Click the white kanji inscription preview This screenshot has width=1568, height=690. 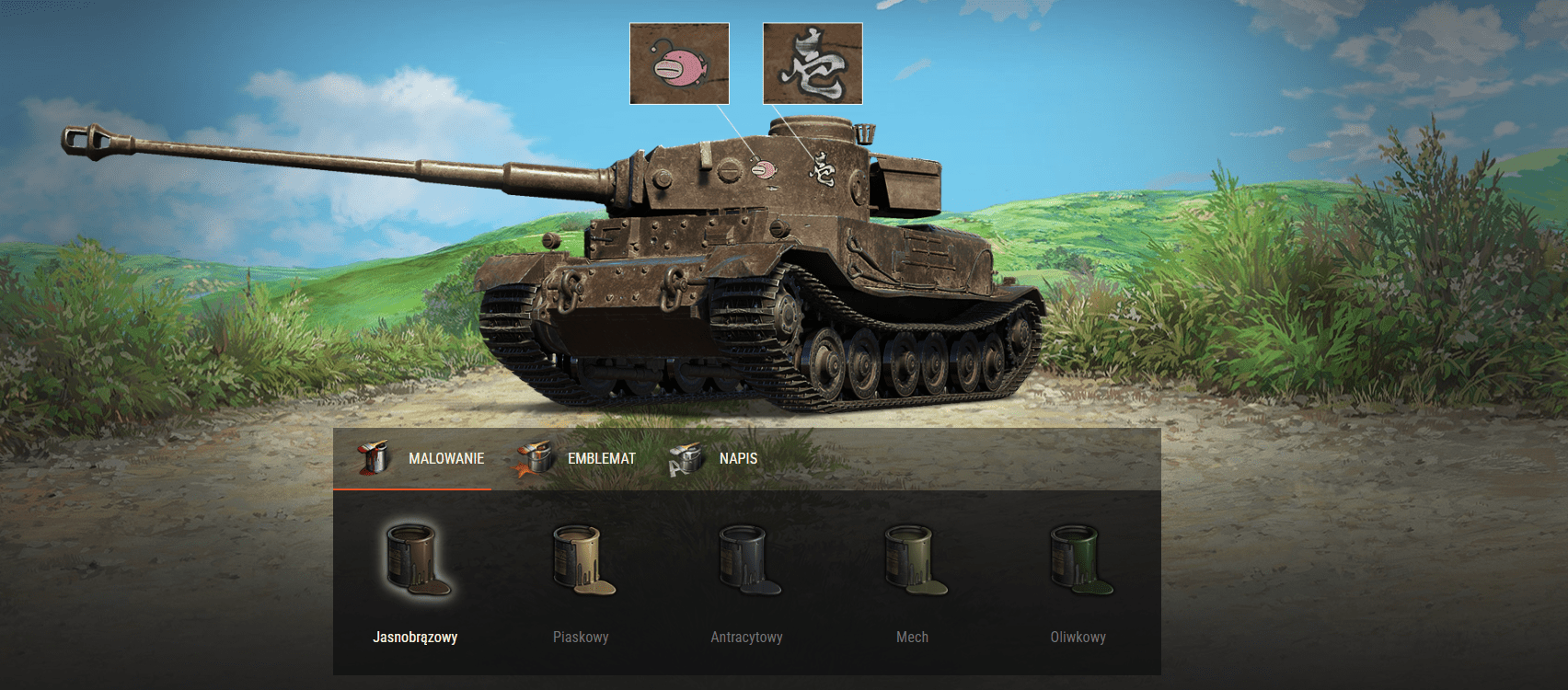pos(813,63)
